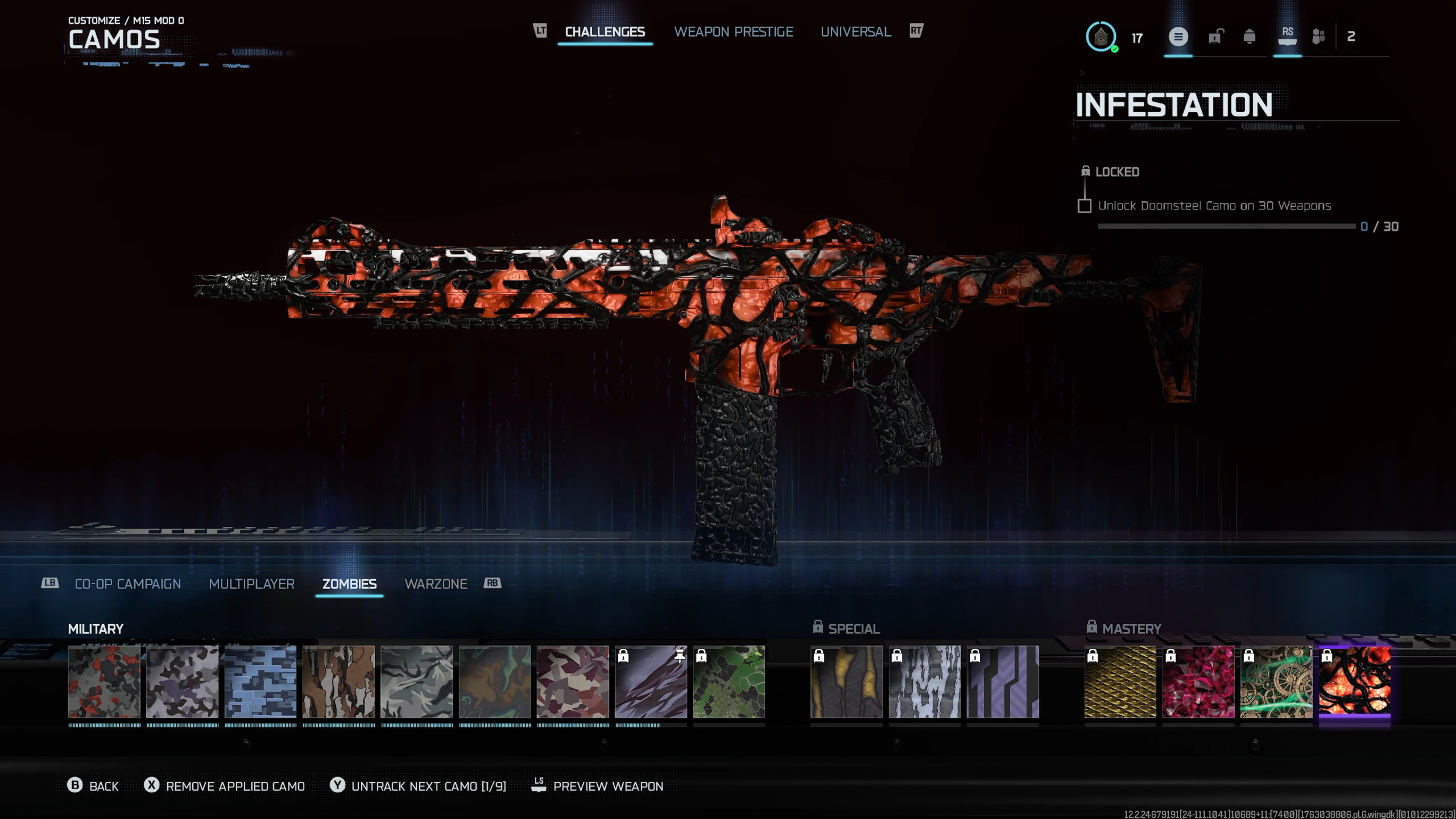
Task: Switch to the Warzone category
Action: tap(436, 584)
